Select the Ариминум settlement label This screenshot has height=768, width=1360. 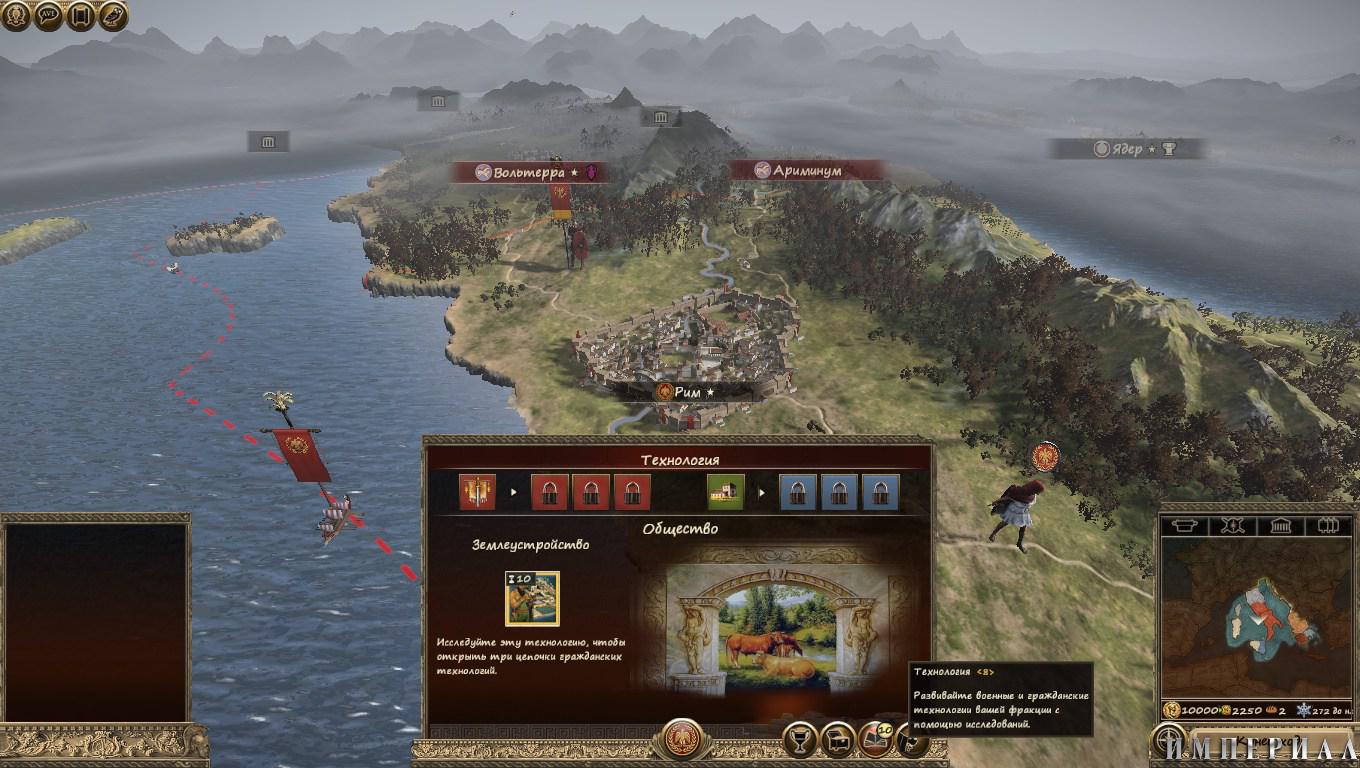807,170
